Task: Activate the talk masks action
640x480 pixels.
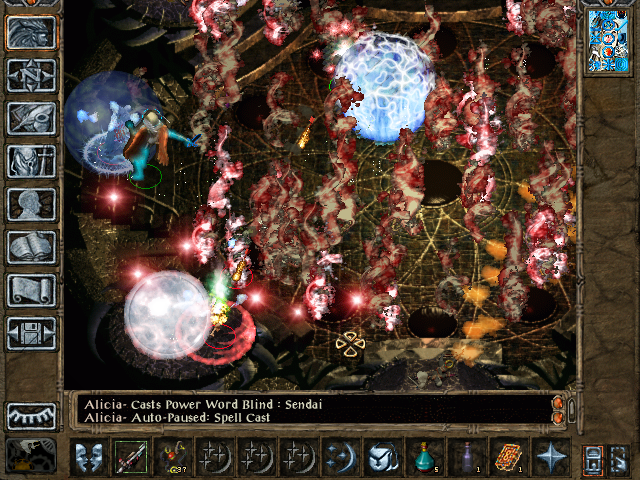Action: coord(88,457)
